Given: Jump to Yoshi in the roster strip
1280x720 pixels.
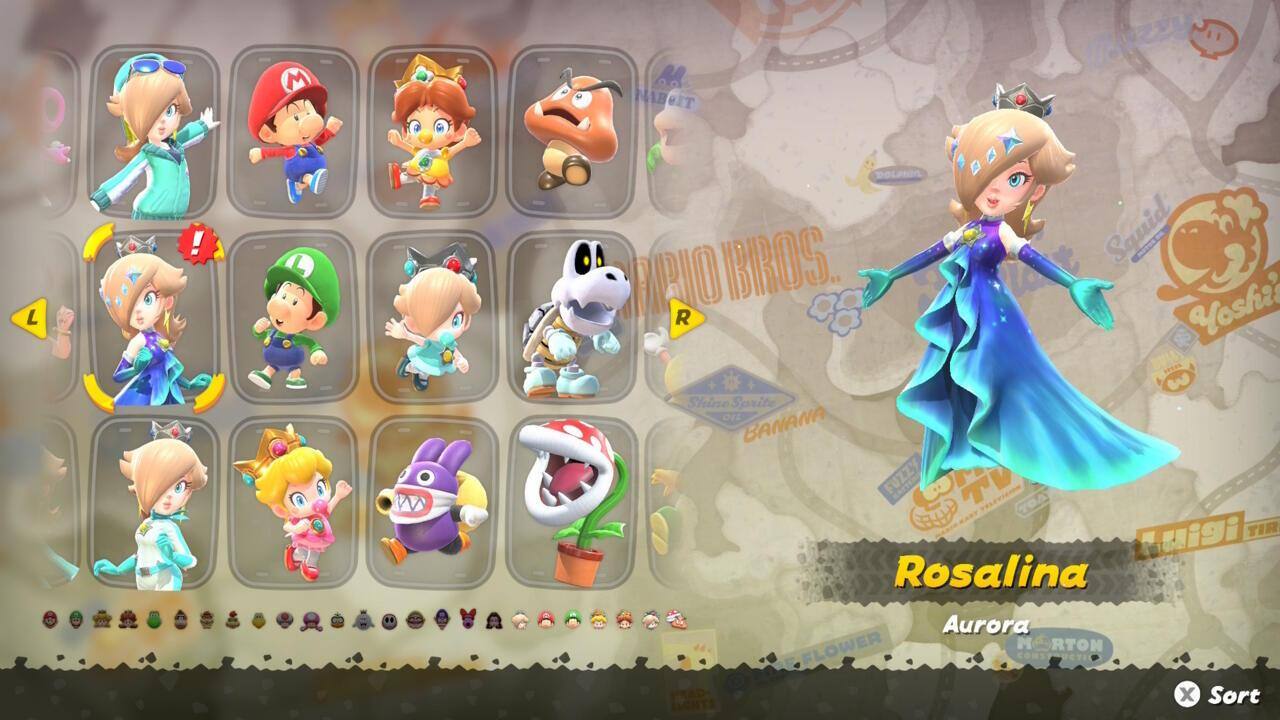Looking at the screenshot, I should 154,619.
